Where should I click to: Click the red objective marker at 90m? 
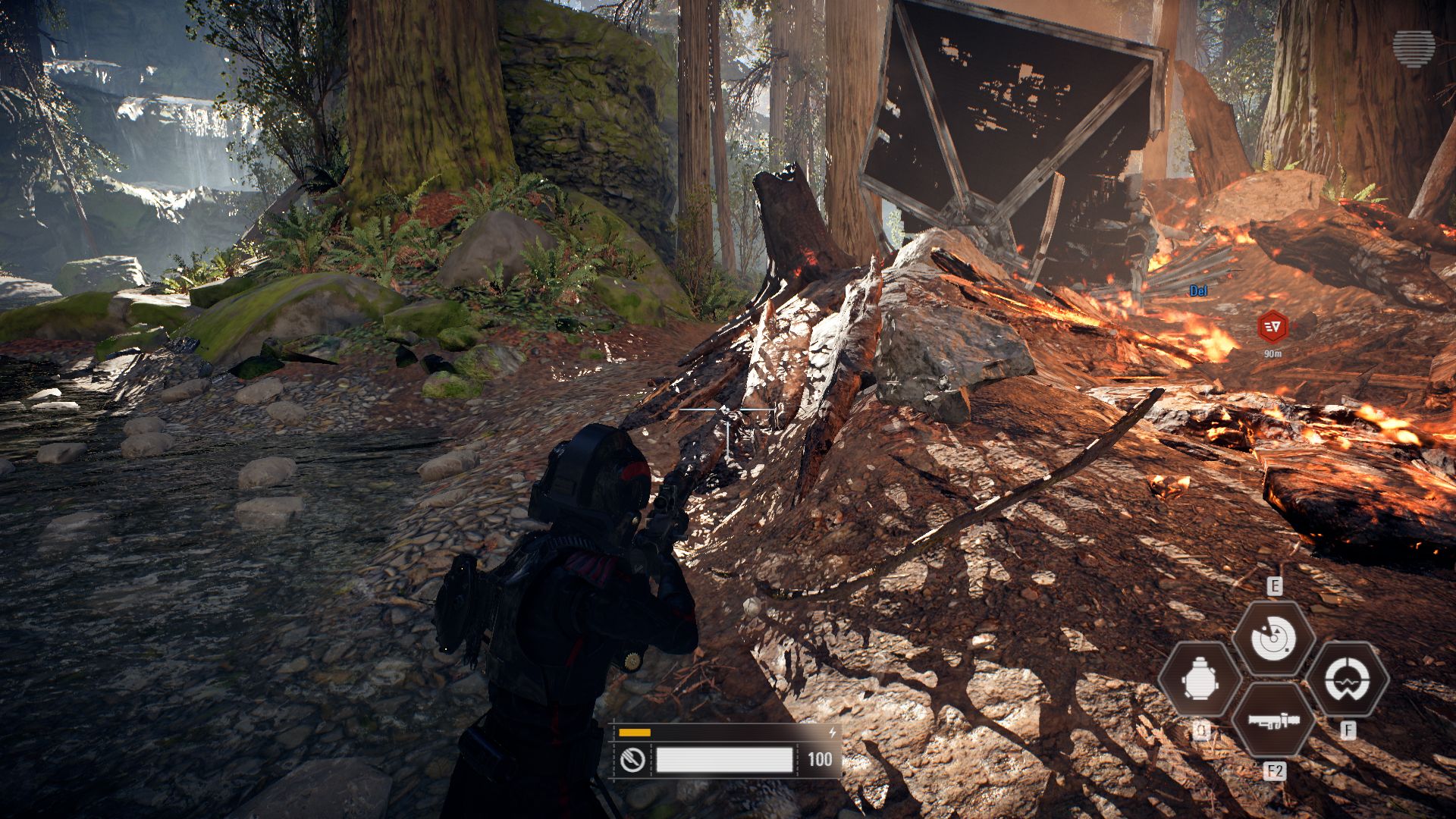[1272, 328]
